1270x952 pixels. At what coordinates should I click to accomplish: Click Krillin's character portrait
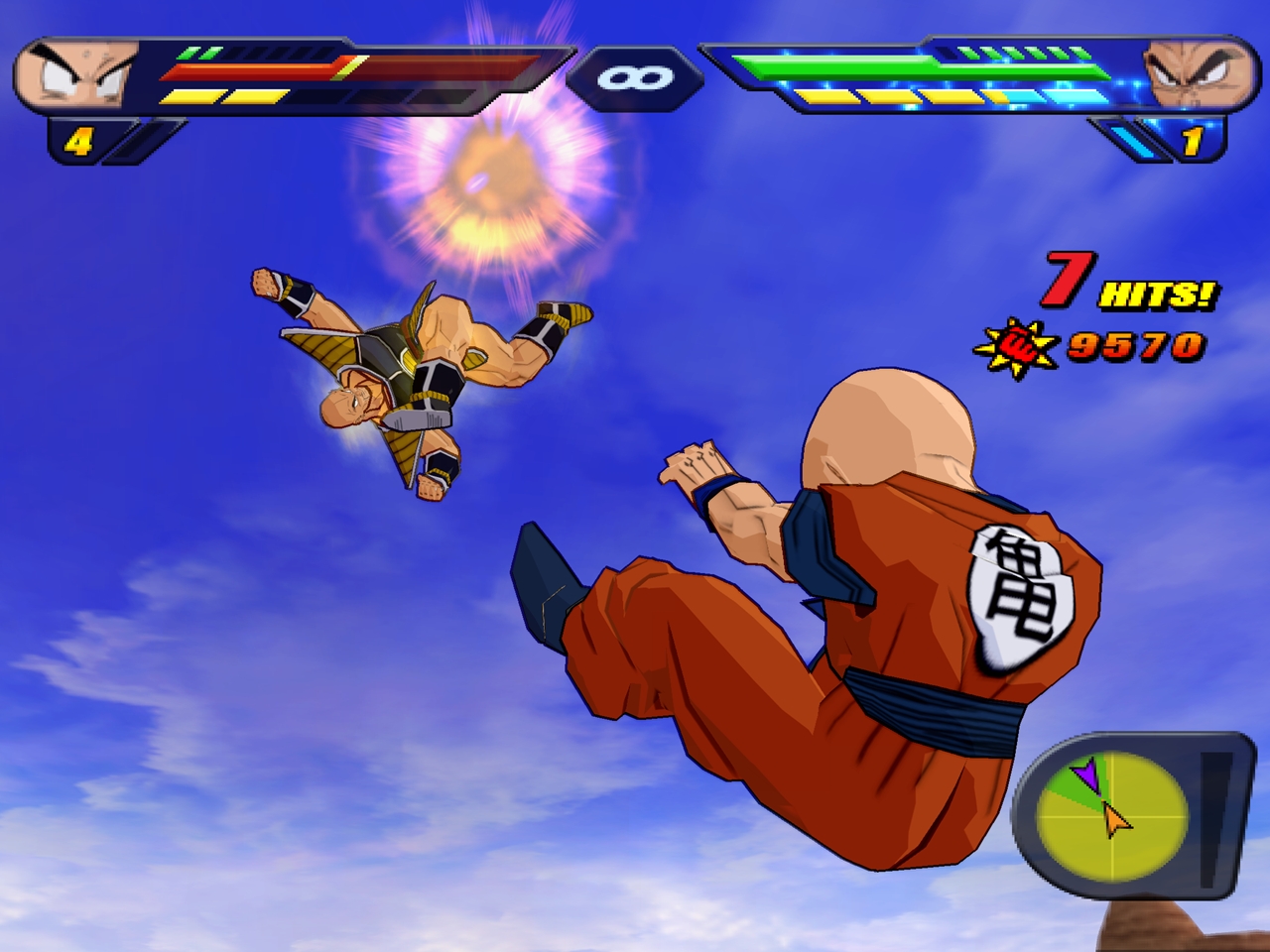point(74,74)
